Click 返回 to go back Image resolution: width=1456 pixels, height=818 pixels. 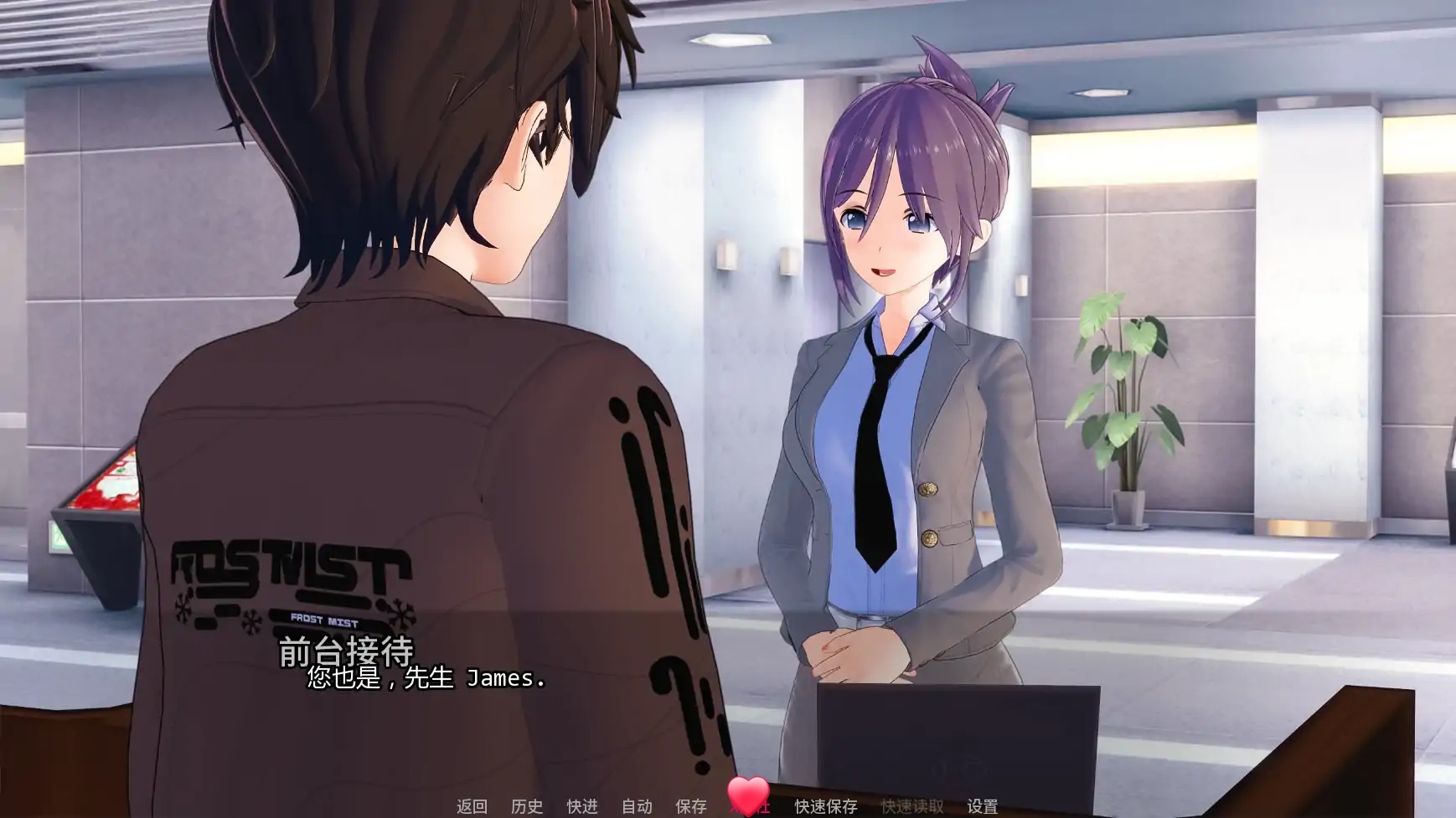point(470,805)
